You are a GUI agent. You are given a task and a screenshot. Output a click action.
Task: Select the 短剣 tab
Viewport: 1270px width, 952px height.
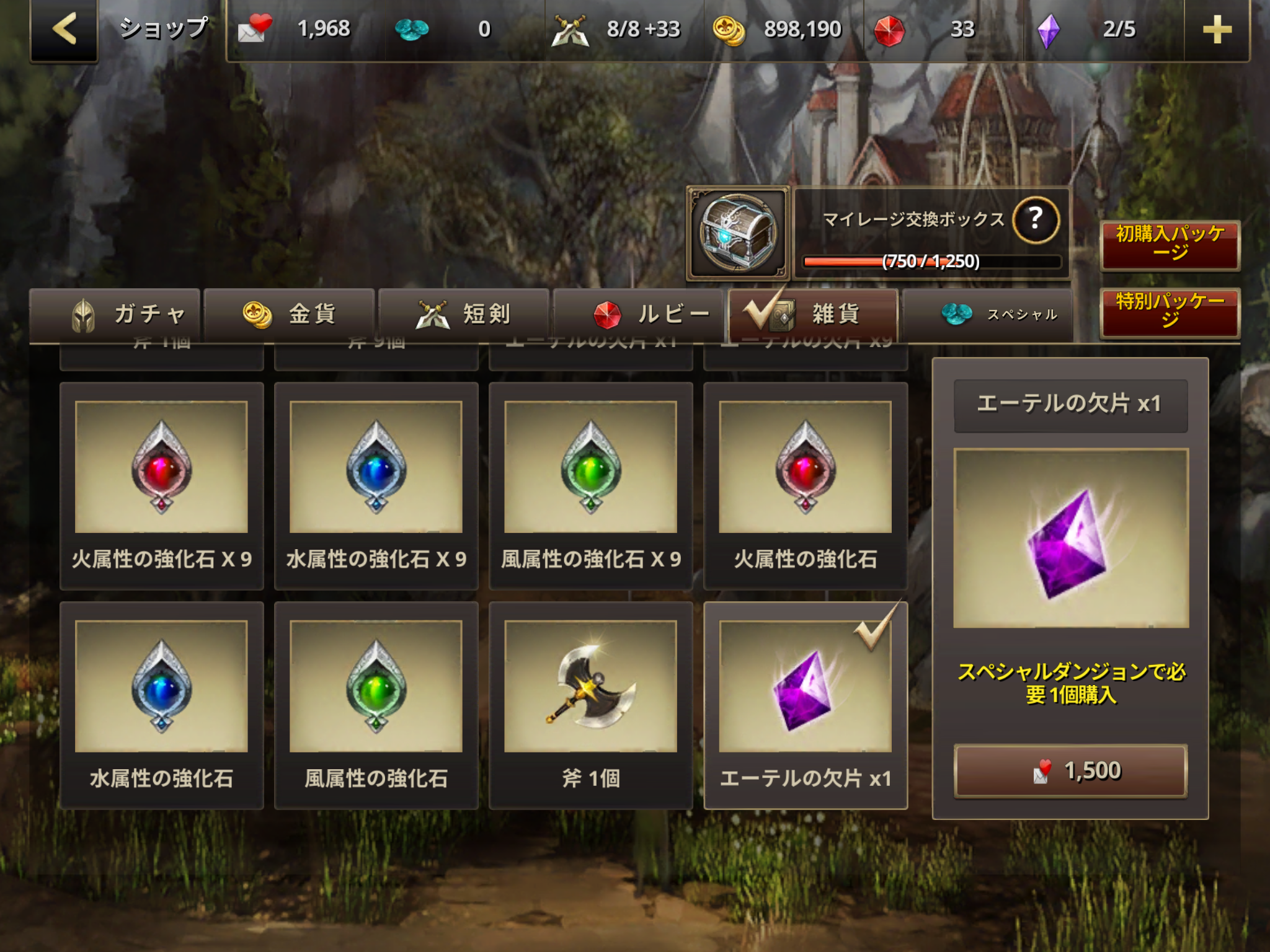pyautogui.click(x=464, y=315)
